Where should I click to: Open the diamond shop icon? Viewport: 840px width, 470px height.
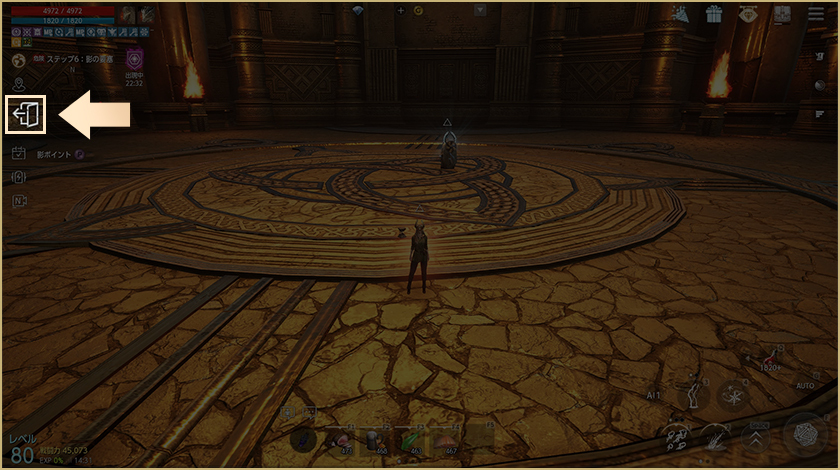(x=747, y=14)
